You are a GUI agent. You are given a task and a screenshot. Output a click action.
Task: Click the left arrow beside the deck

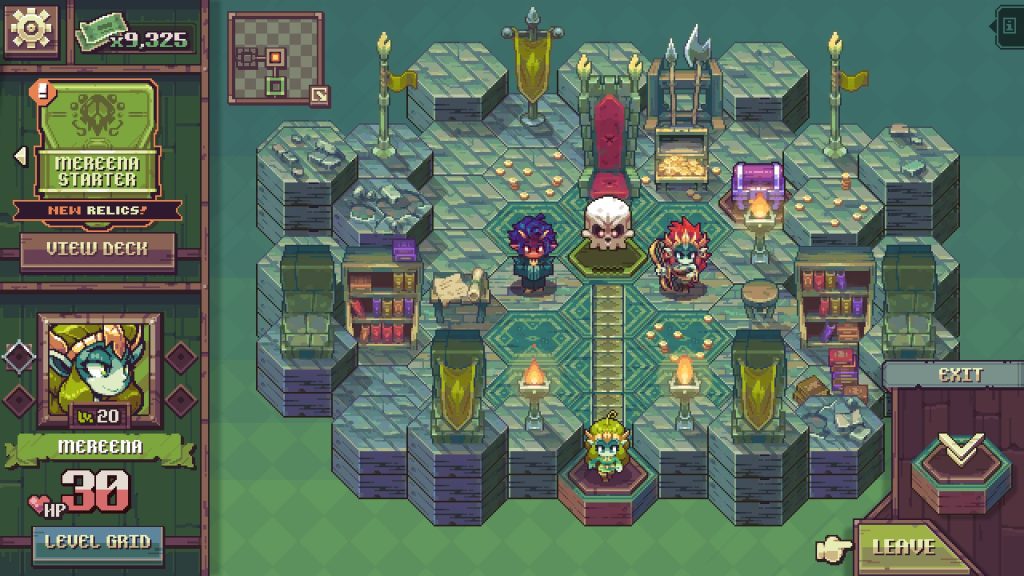[x=19, y=156]
